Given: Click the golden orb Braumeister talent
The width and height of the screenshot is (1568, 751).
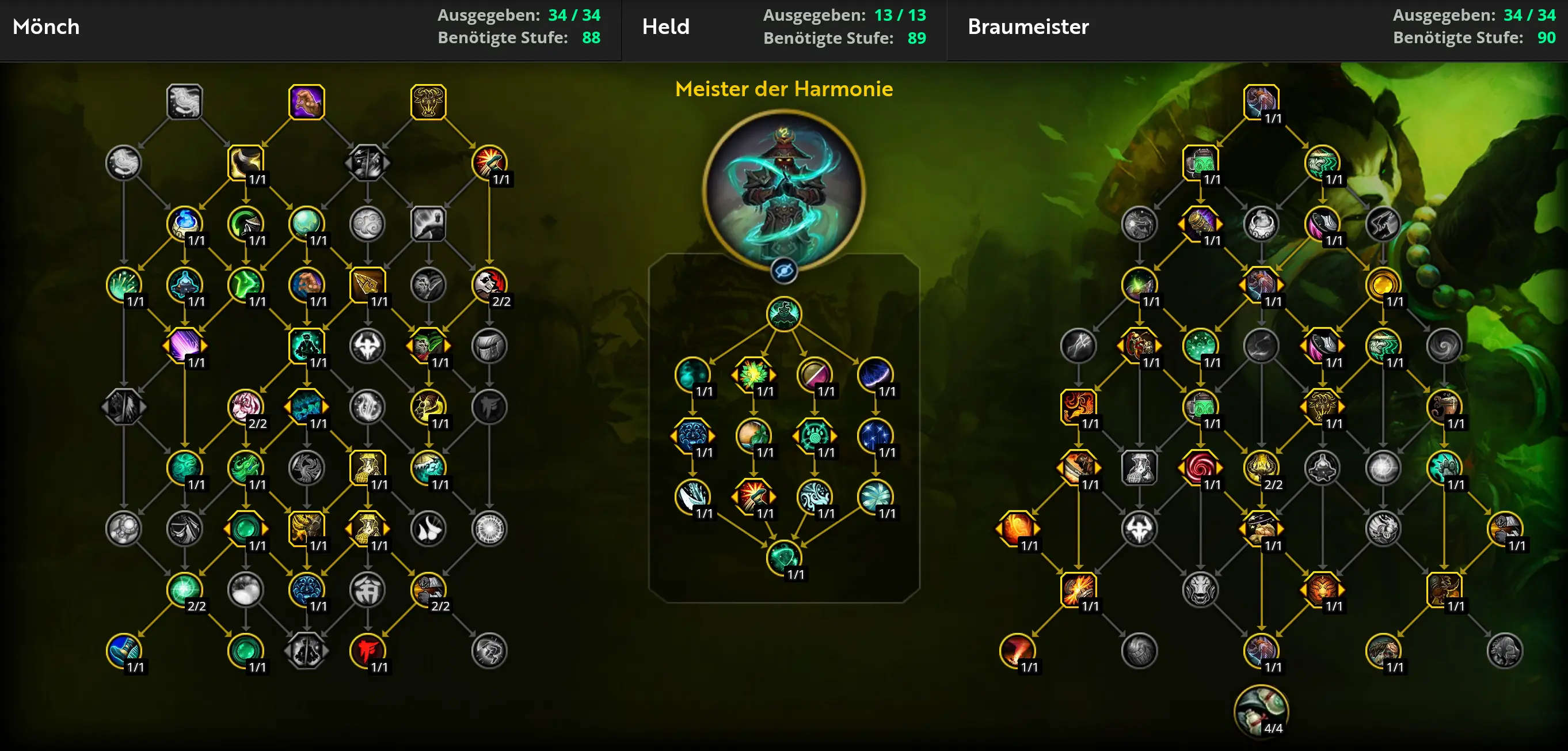Looking at the screenshot, I should click(x=1383, y=285).
